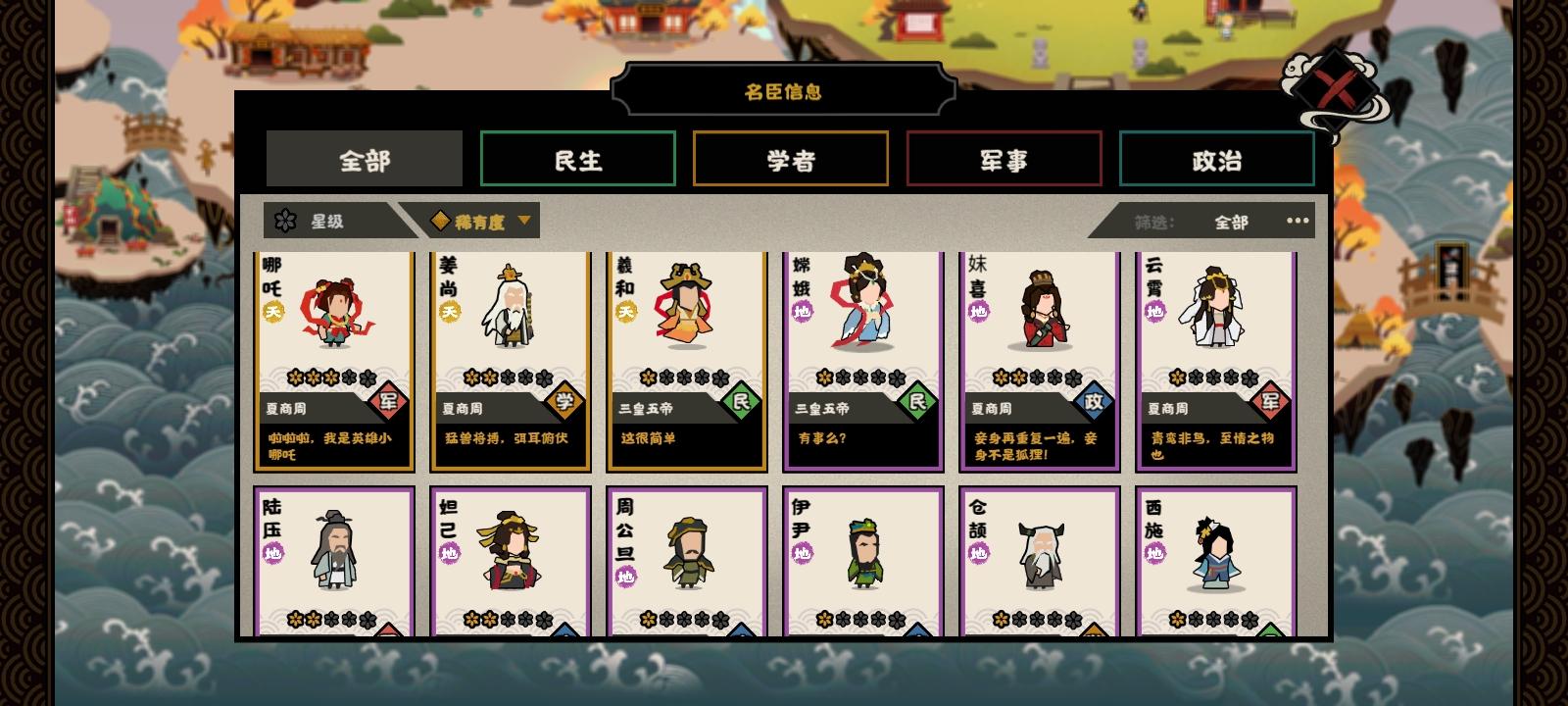Select the 全部 category button
Screen dimensions: 1568x706
(363, 158)
